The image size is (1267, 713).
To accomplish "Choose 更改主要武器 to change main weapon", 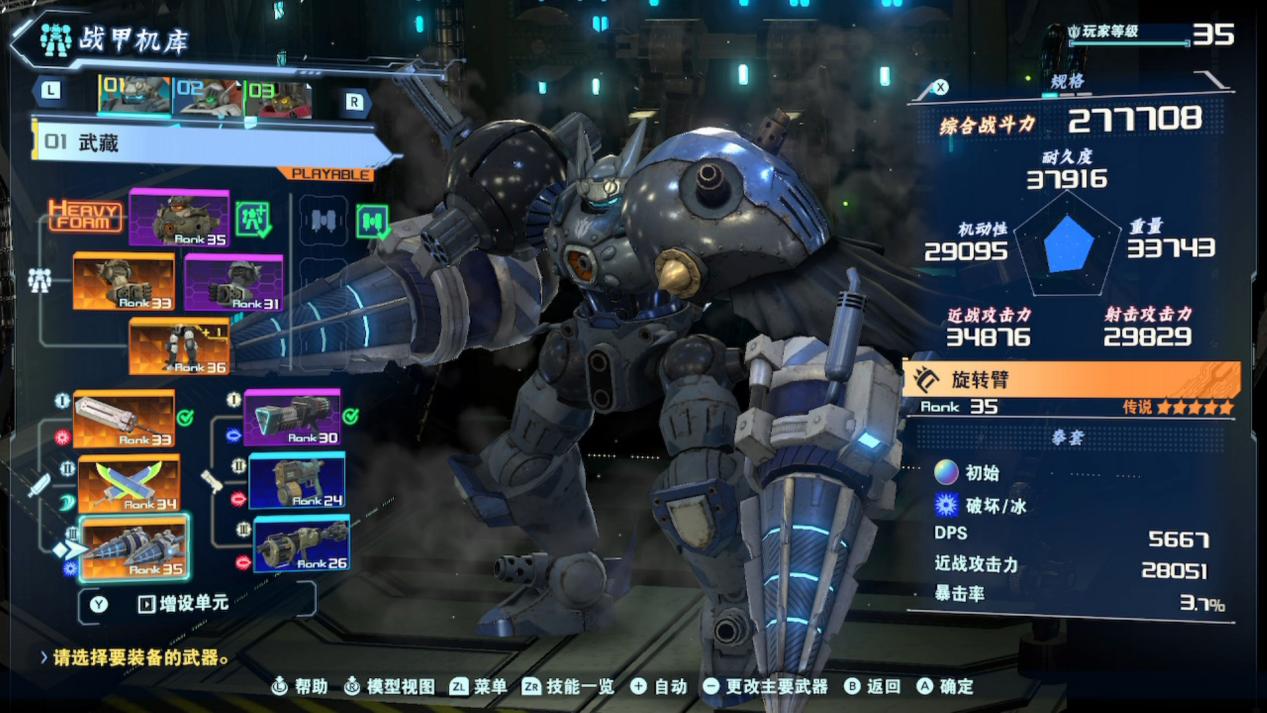I will click(766, 686).
